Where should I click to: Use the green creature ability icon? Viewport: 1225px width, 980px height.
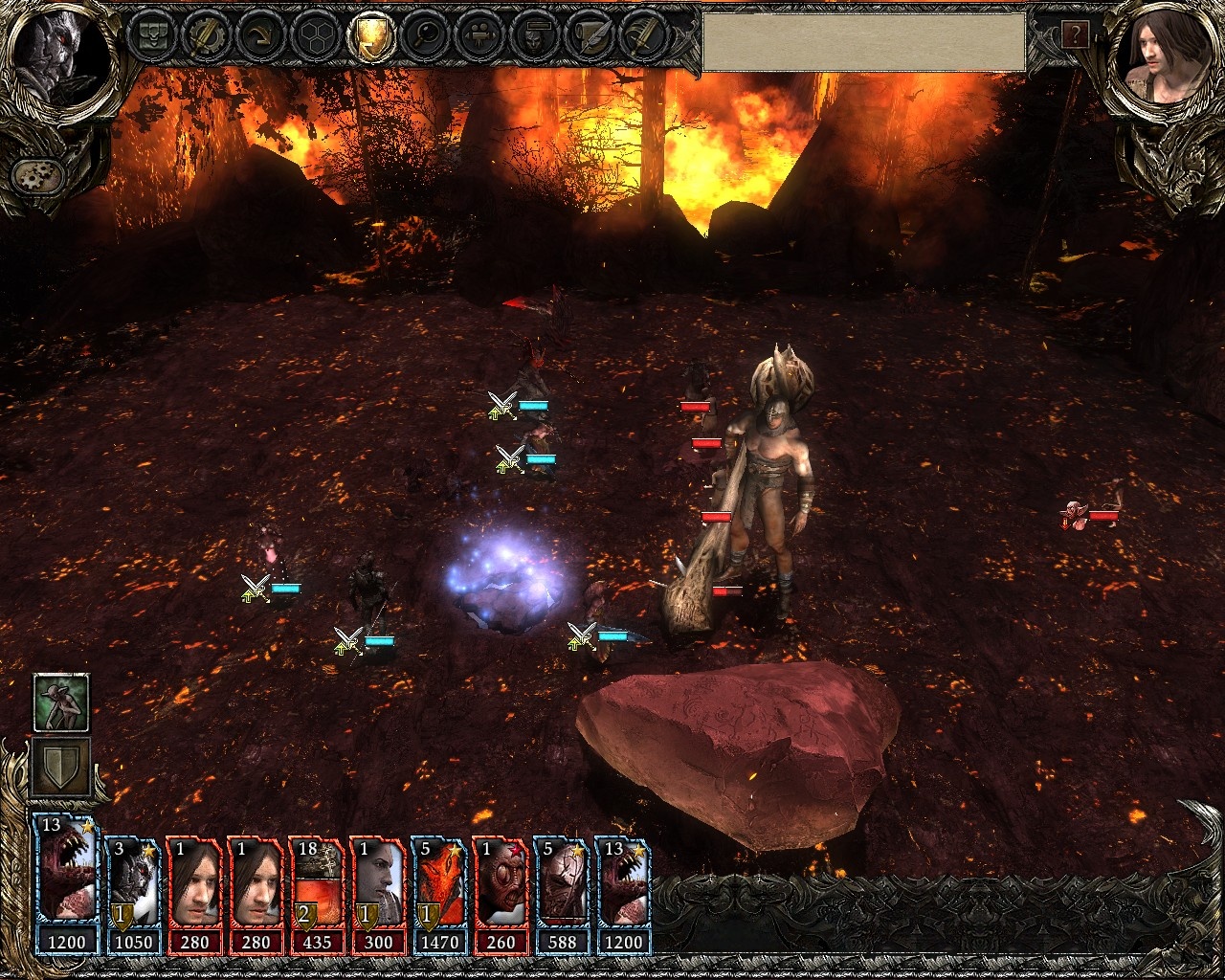click(61, 702)
